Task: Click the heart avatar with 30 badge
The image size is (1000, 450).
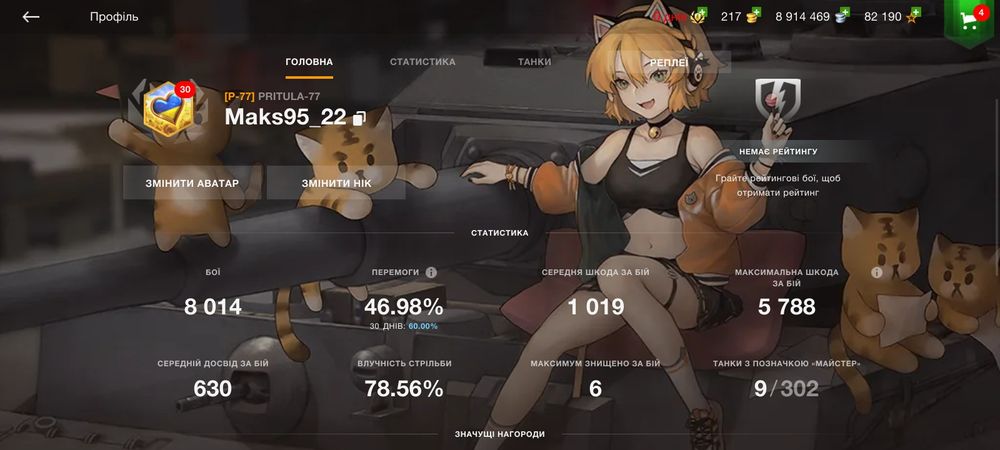Action: (x=165, y=108)
